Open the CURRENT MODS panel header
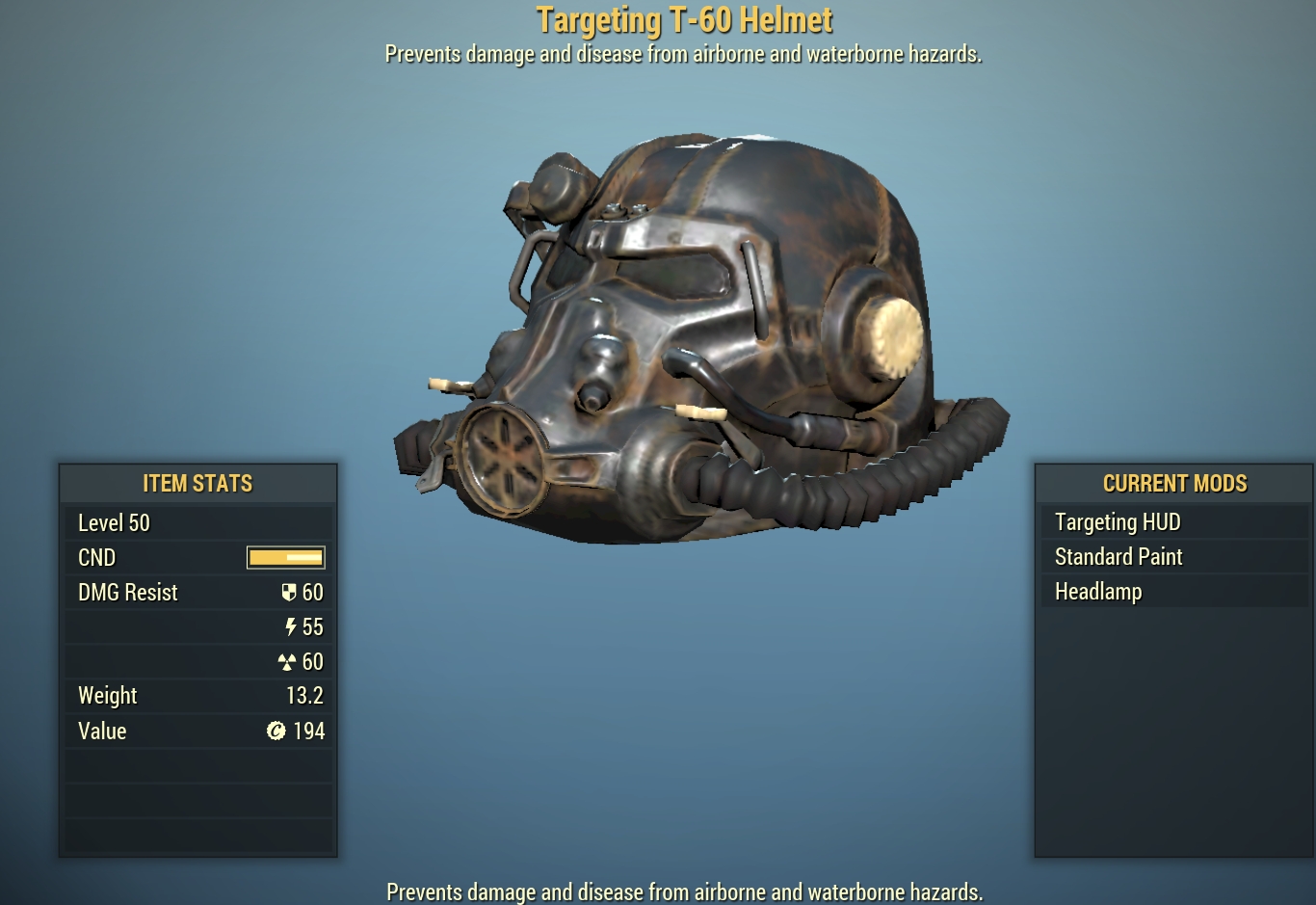This screenshot has width=1316, height=905. (x=1174, y=483)
